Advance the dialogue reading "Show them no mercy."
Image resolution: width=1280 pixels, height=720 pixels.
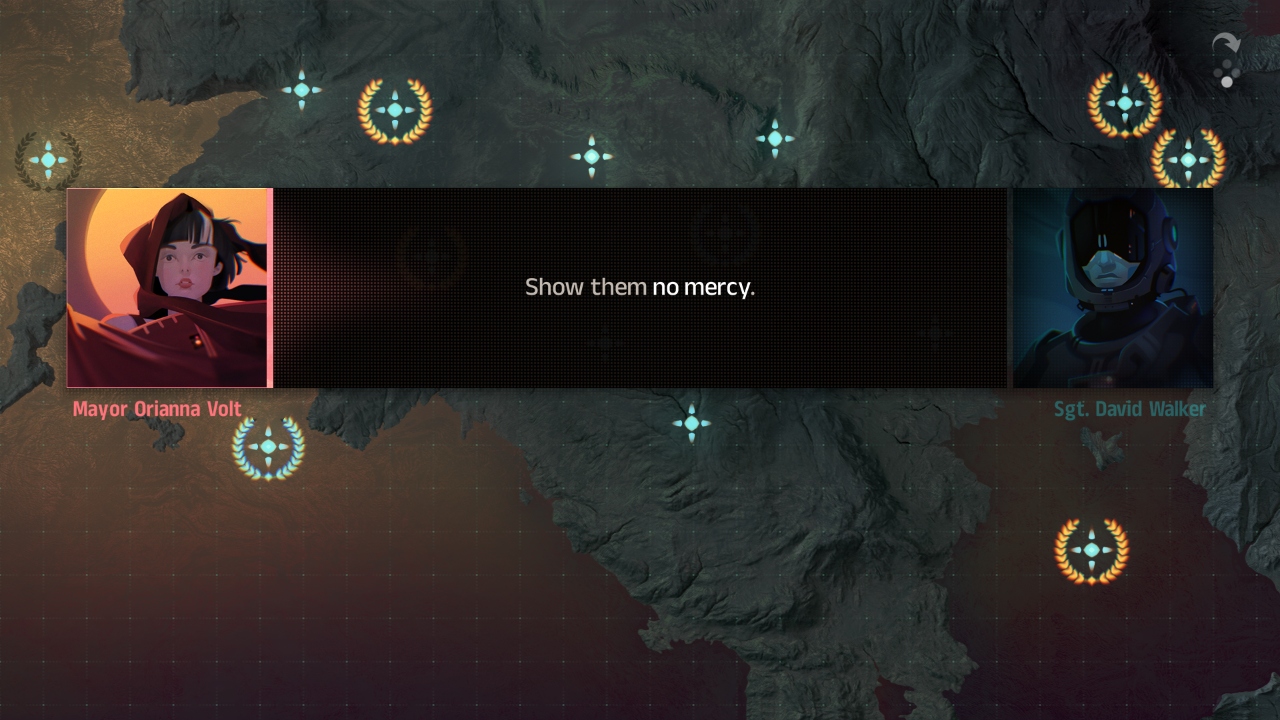[x=640, y=287]
